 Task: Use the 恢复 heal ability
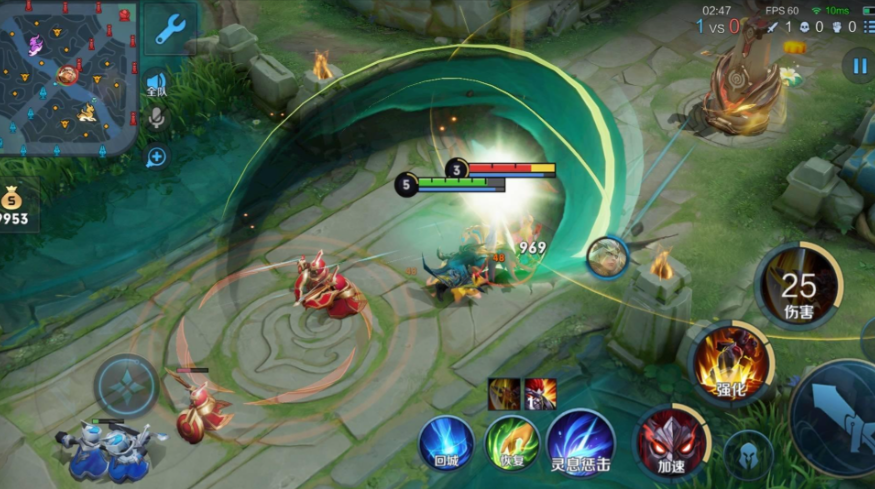(x=512, y=443)
